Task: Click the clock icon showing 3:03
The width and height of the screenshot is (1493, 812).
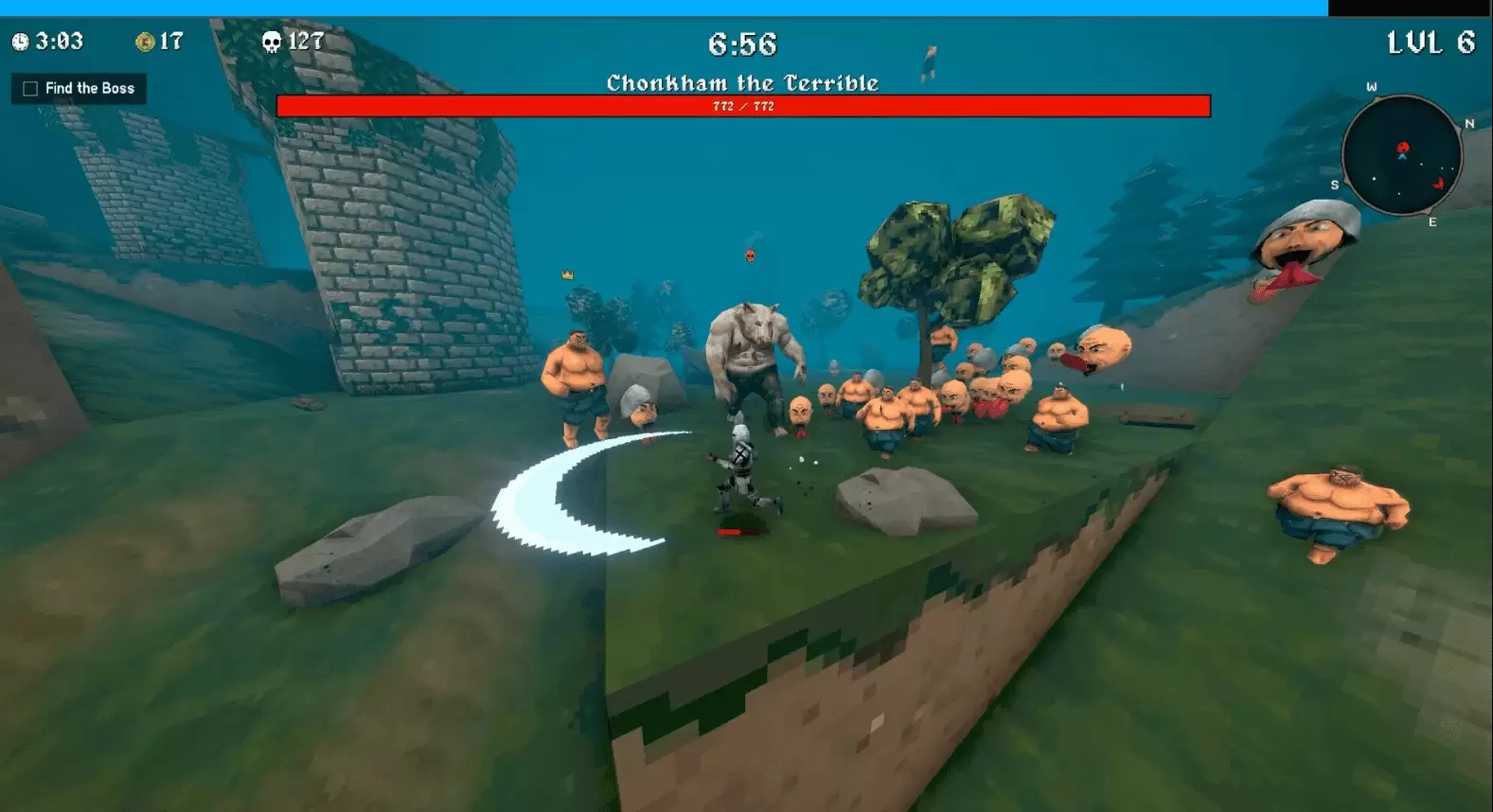Action: point(21,43)
